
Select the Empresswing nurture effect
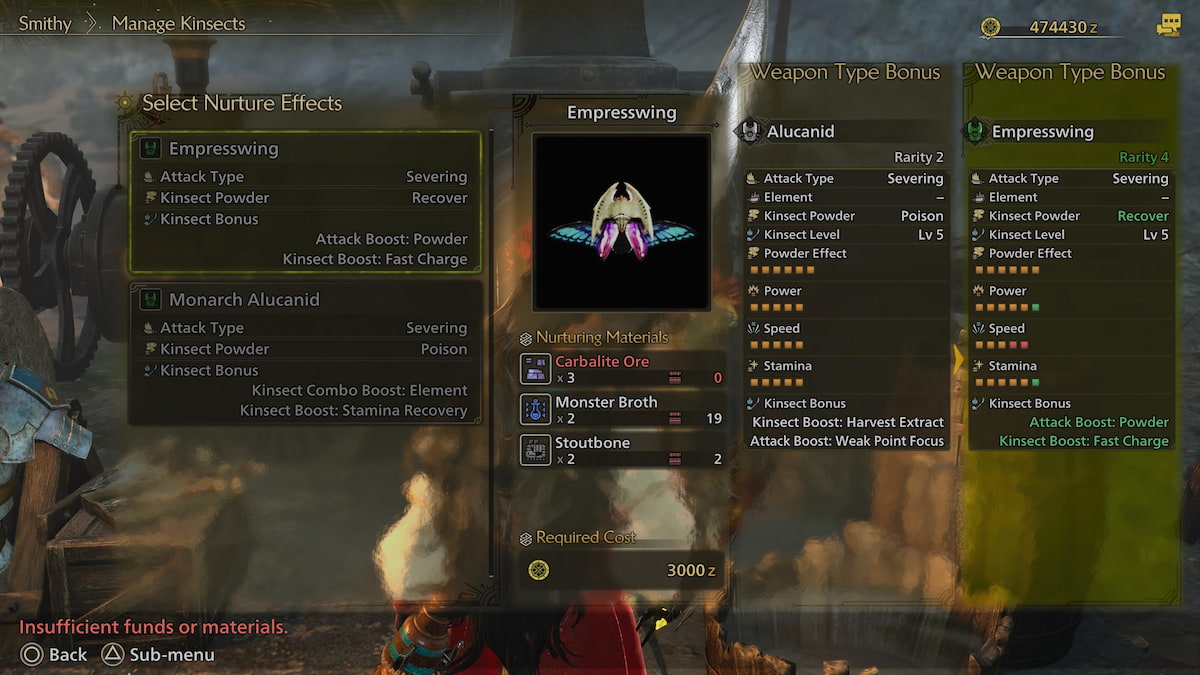[x=305, y=203]
